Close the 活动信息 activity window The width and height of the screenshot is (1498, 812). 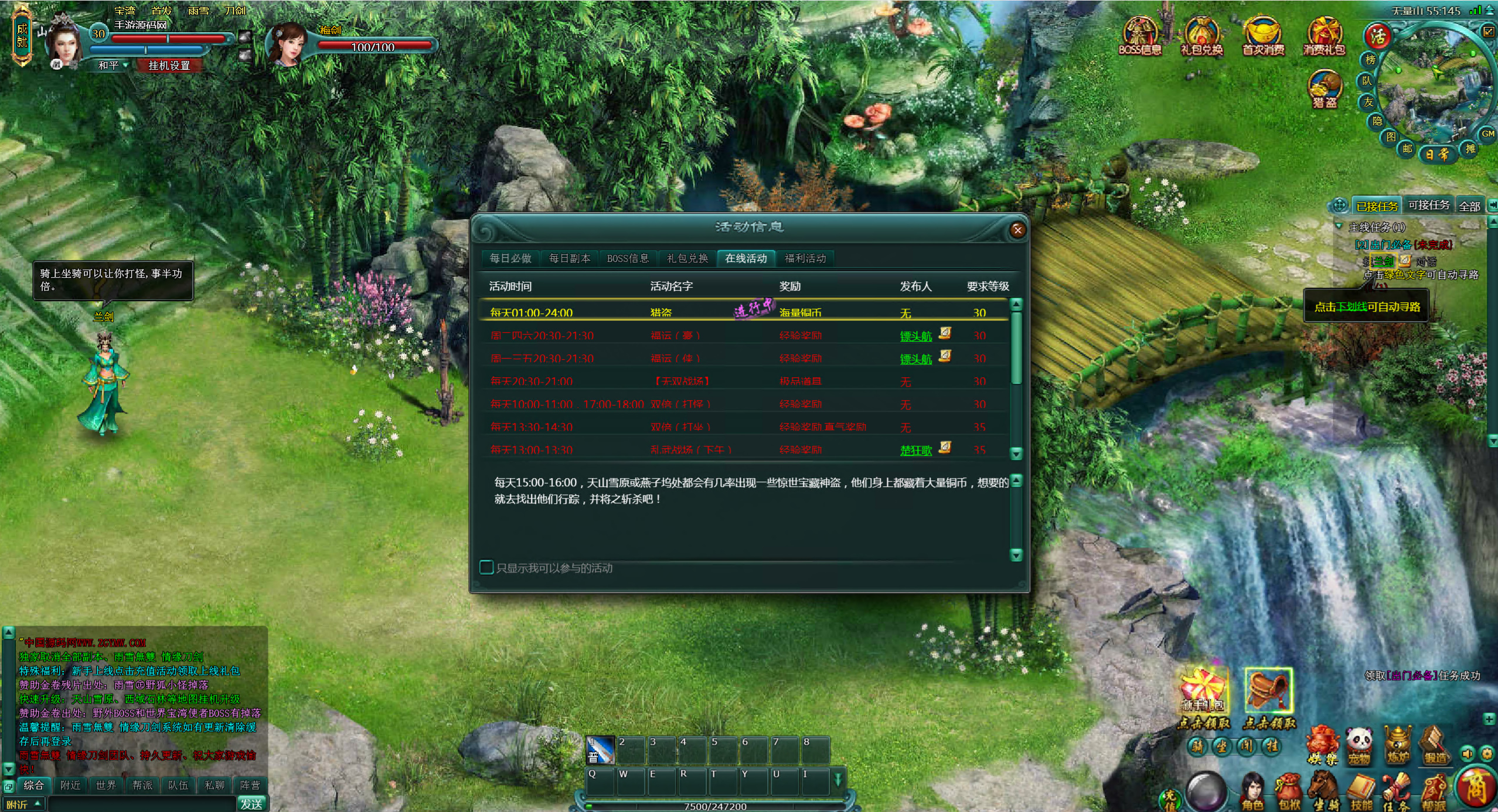[1017, 230]
